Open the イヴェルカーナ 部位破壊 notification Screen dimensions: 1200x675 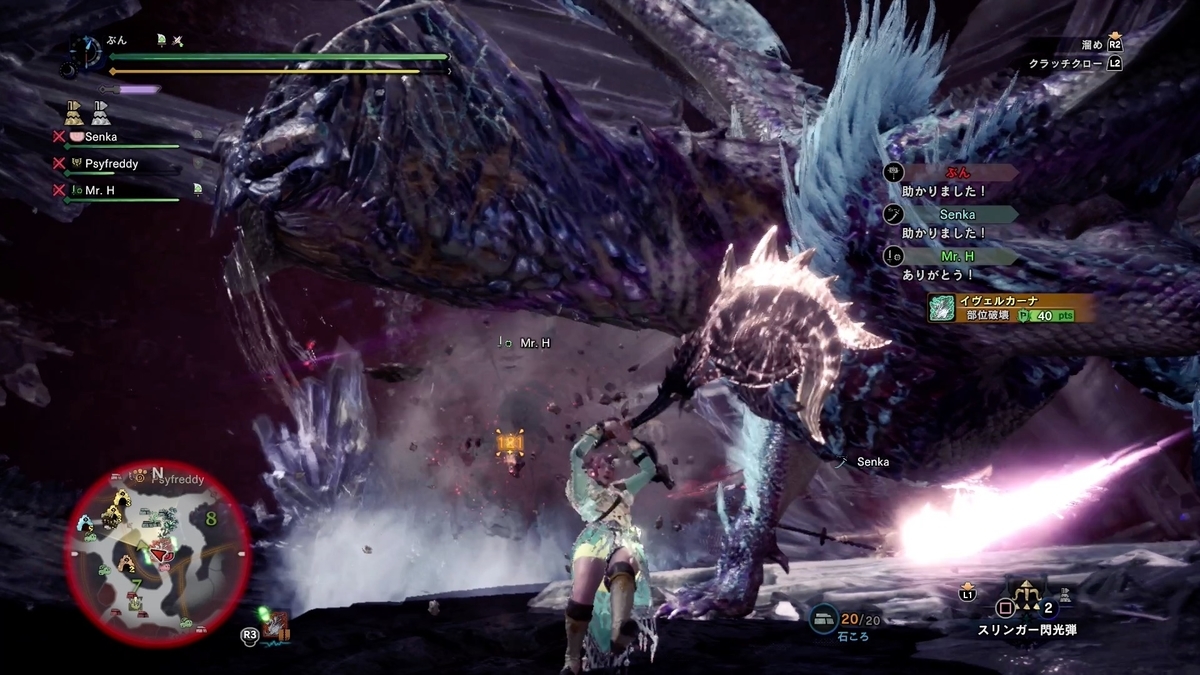(x=1008, y=307)
